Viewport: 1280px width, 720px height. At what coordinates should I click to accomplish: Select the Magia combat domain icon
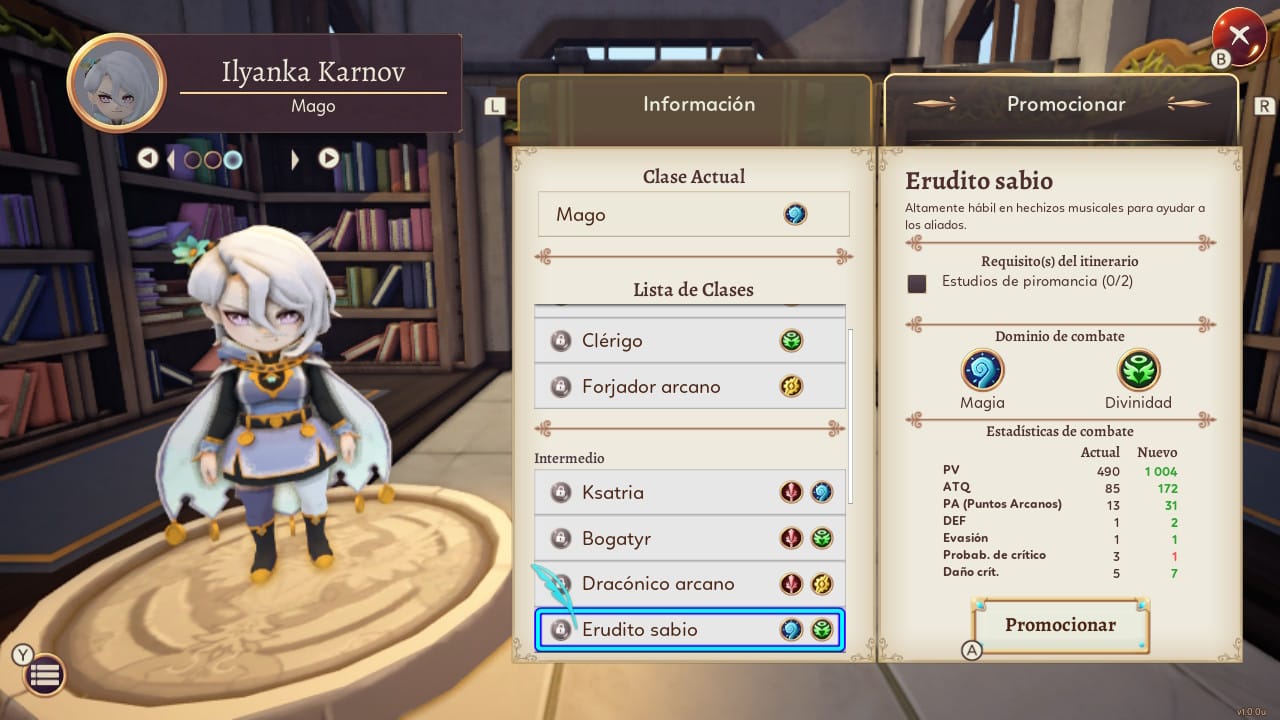(x=982, y=370)
